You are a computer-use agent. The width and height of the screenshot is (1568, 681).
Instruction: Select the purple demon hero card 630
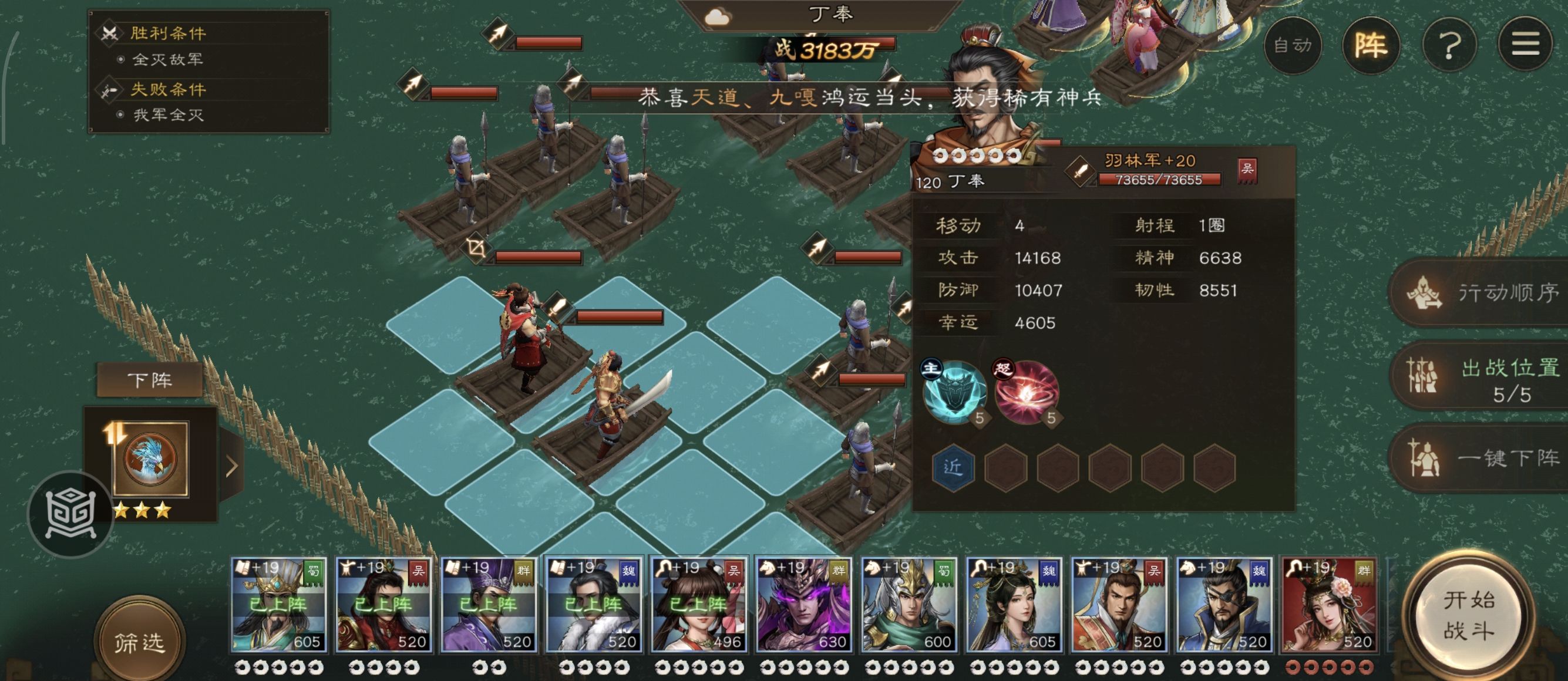pos(803,605)
